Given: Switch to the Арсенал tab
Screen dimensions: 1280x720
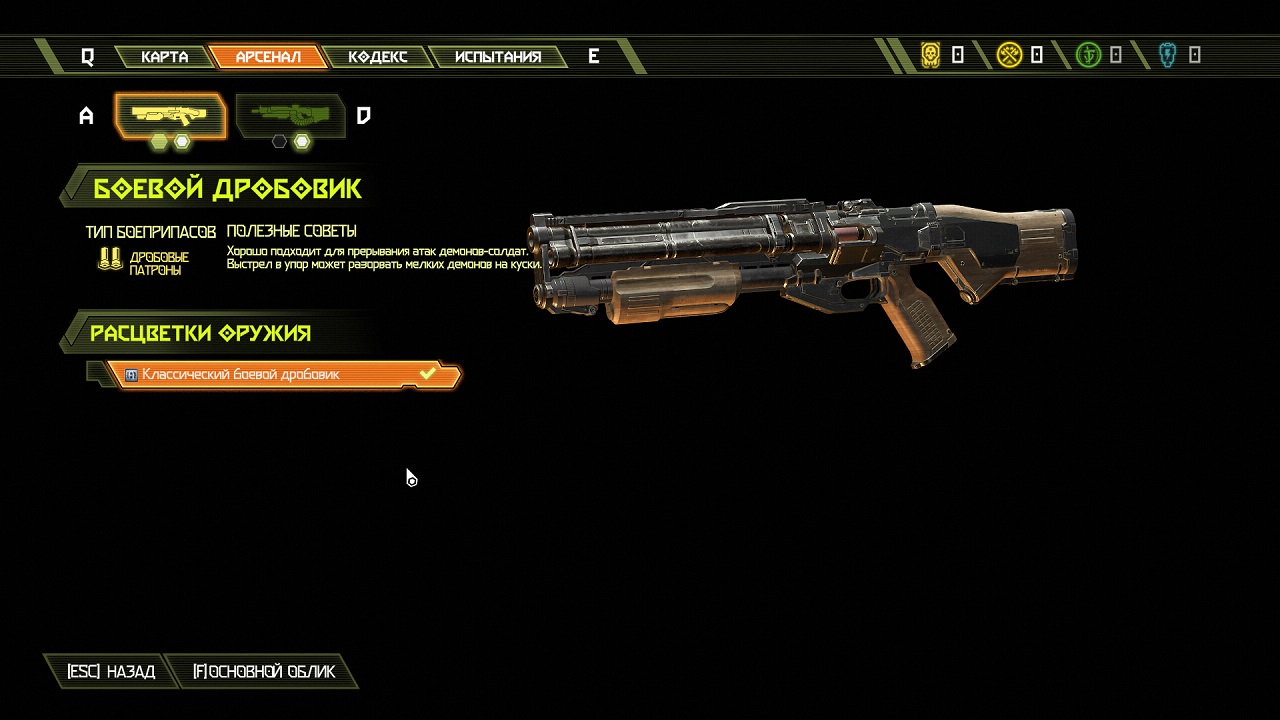Looking at the screenshot, I should (268, 57).
